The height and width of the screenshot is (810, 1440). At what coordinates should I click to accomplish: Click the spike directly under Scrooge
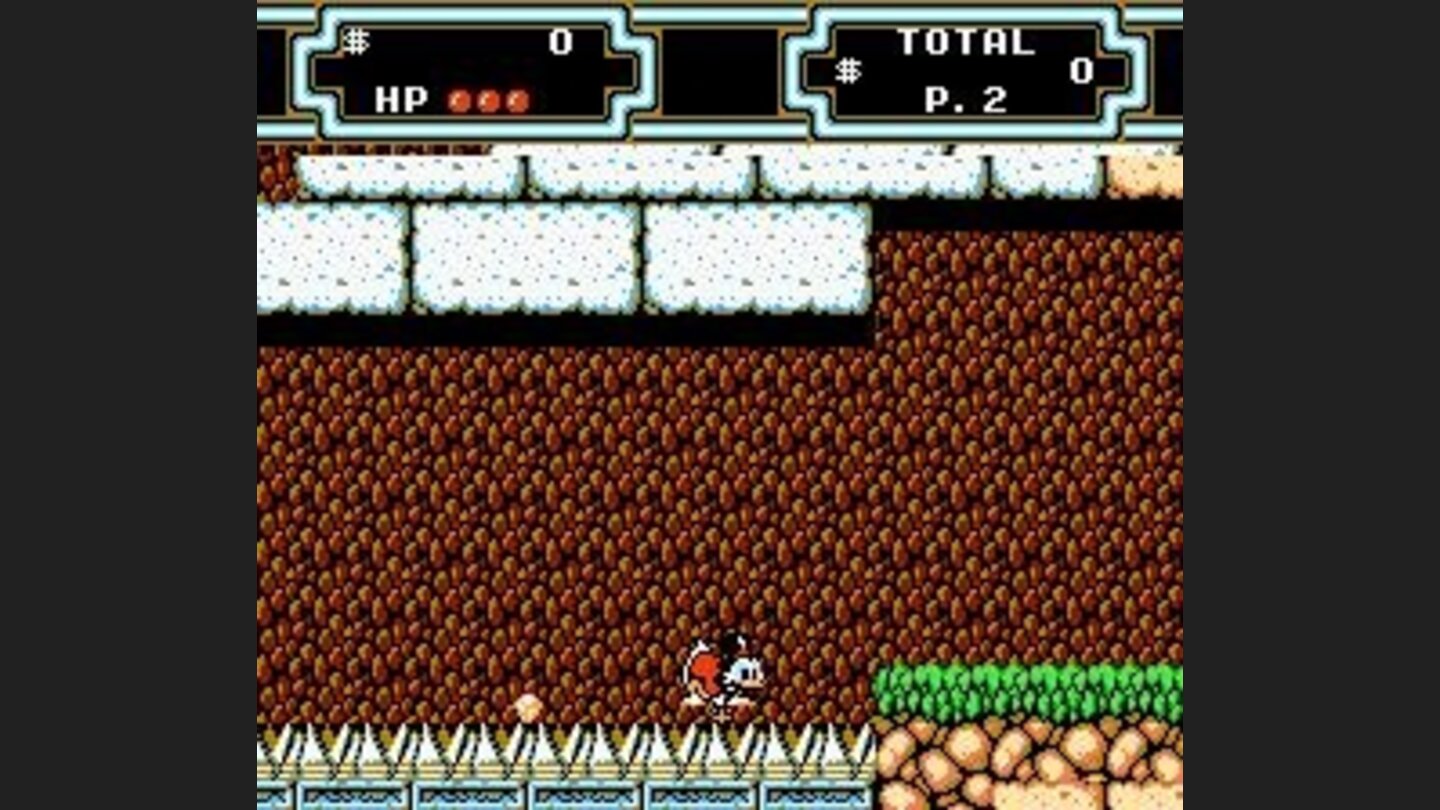(720, 745)
